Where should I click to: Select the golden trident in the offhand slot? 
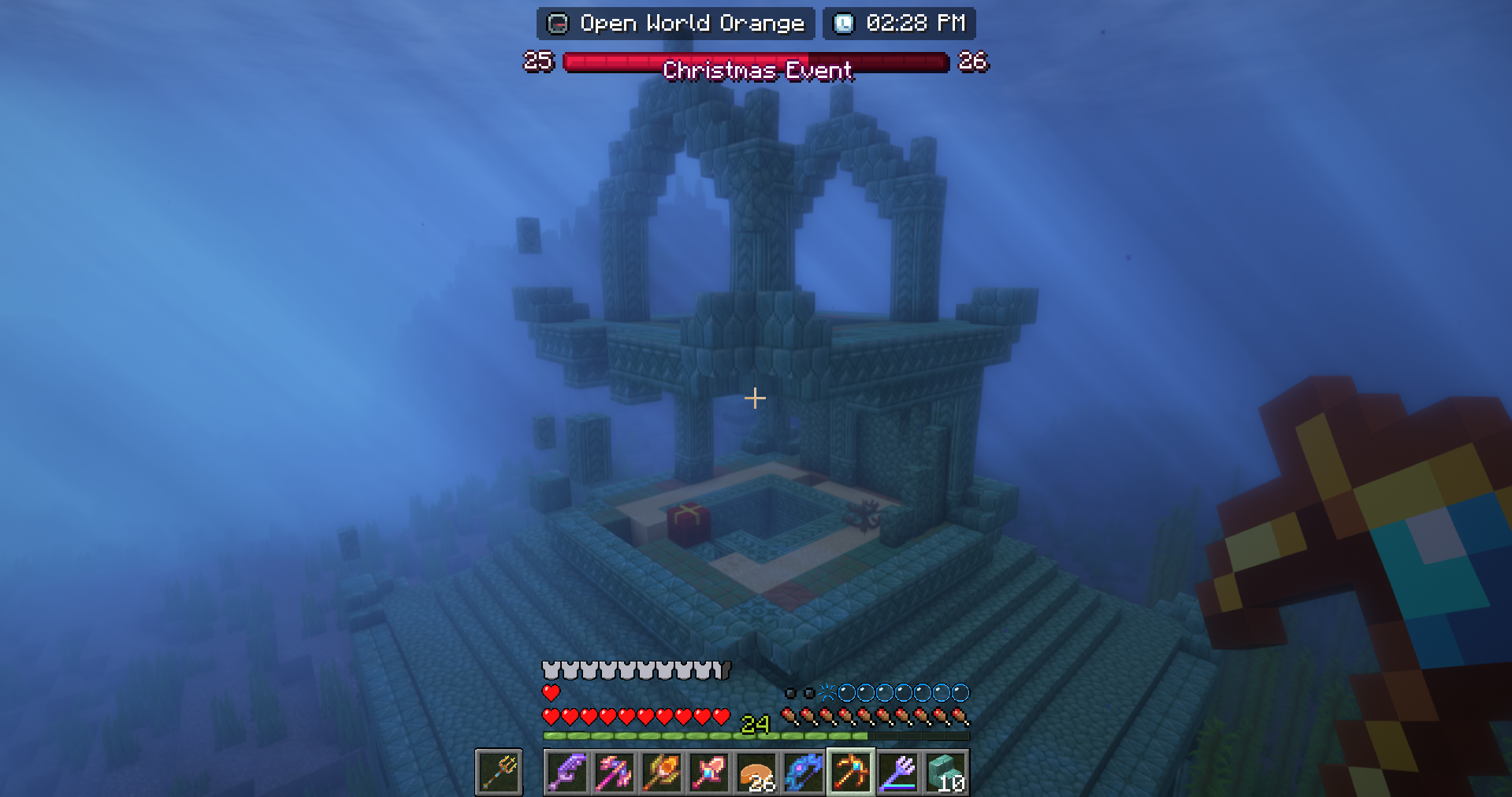(499, 773)
